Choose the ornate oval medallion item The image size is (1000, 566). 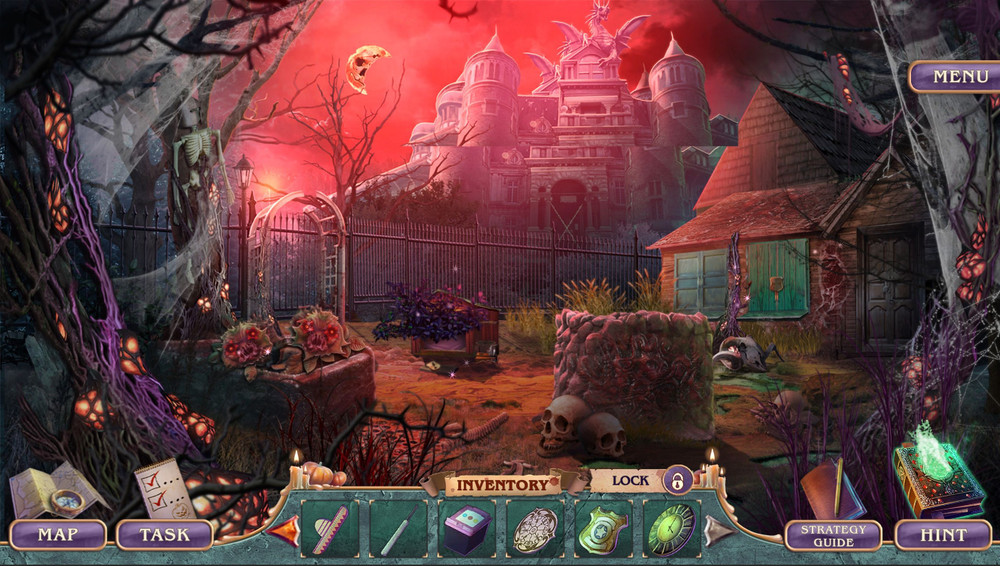tap(535, 528)
